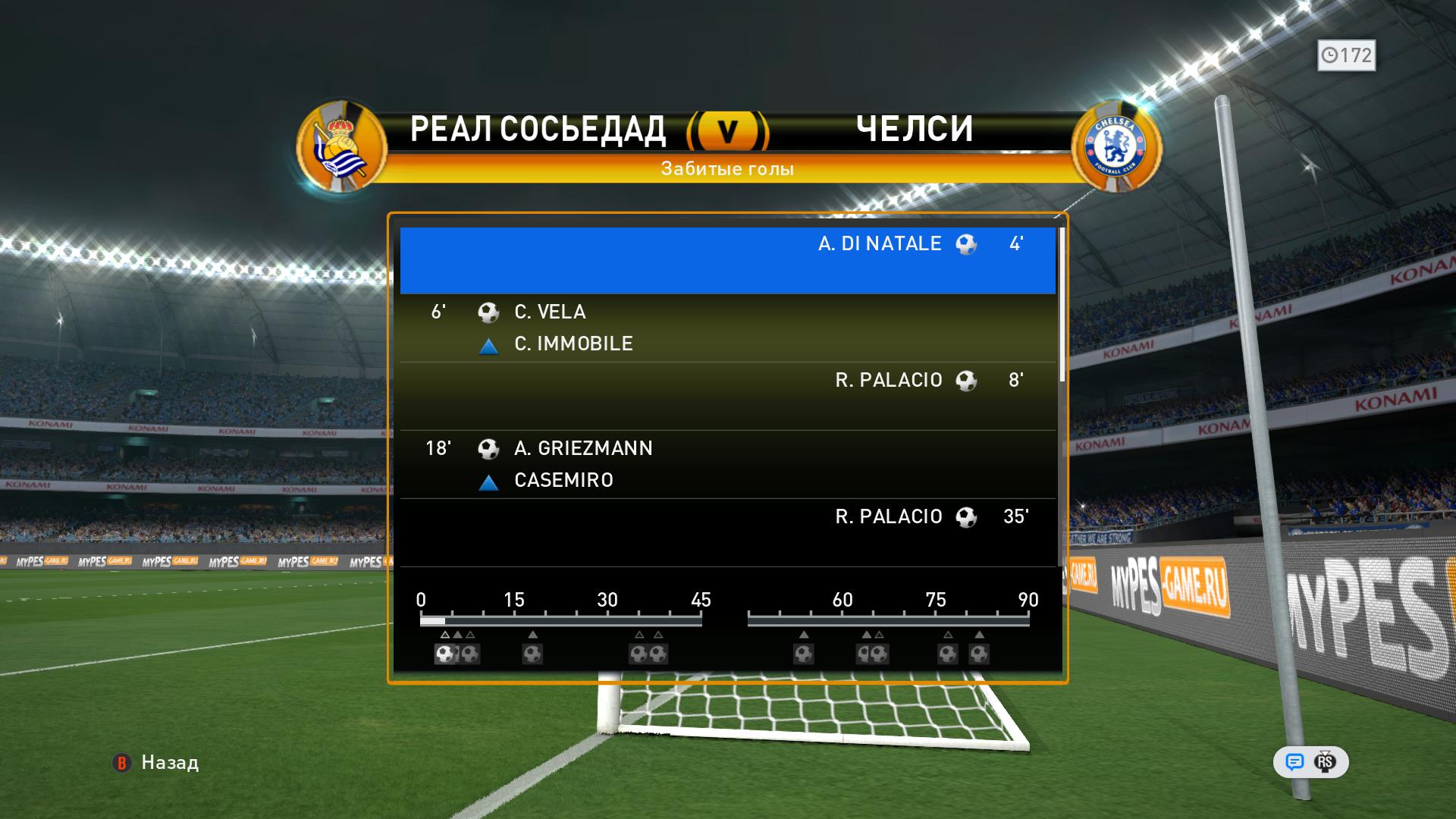Choose the first second-half goal marker on the timeline

click(x=804, y=653)
